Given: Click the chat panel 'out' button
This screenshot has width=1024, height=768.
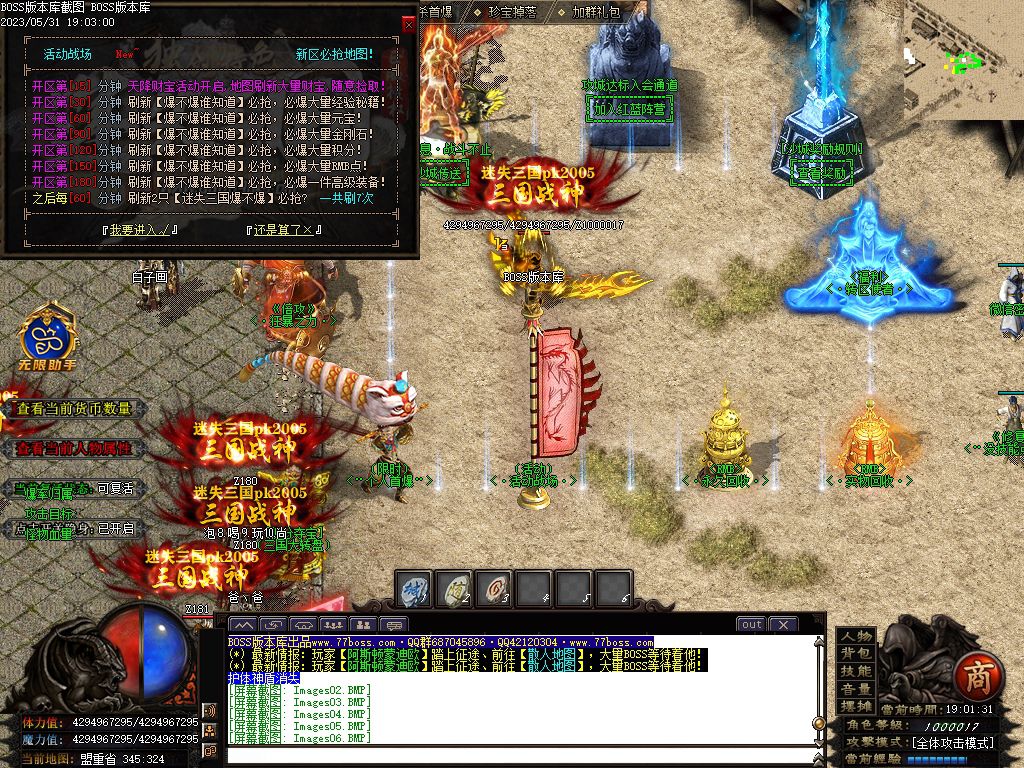Looking at the screenshot, I should (751, 624).
